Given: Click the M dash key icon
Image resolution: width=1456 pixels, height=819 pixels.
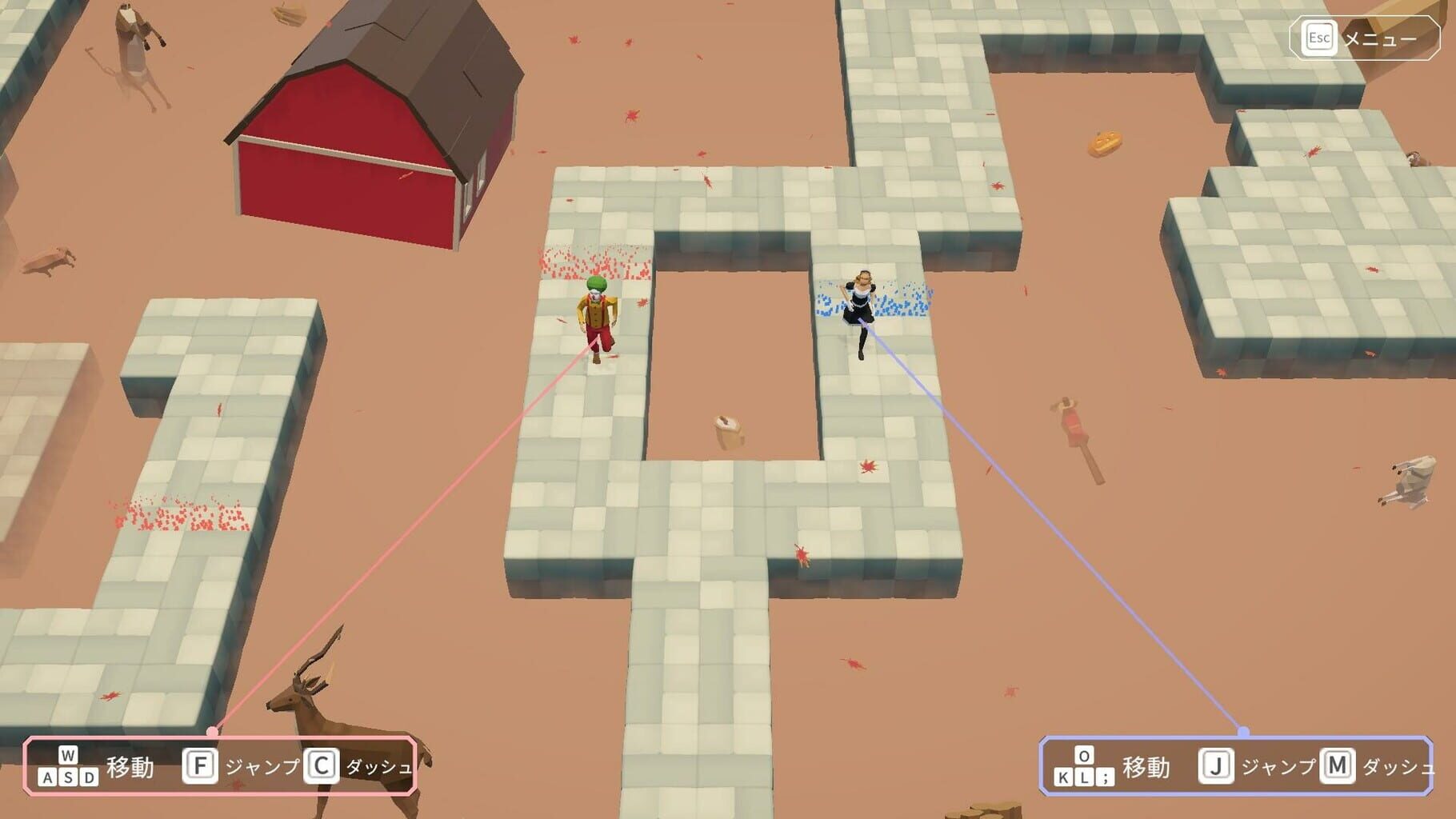Looking at the screenshot, I should [1336, 765].
